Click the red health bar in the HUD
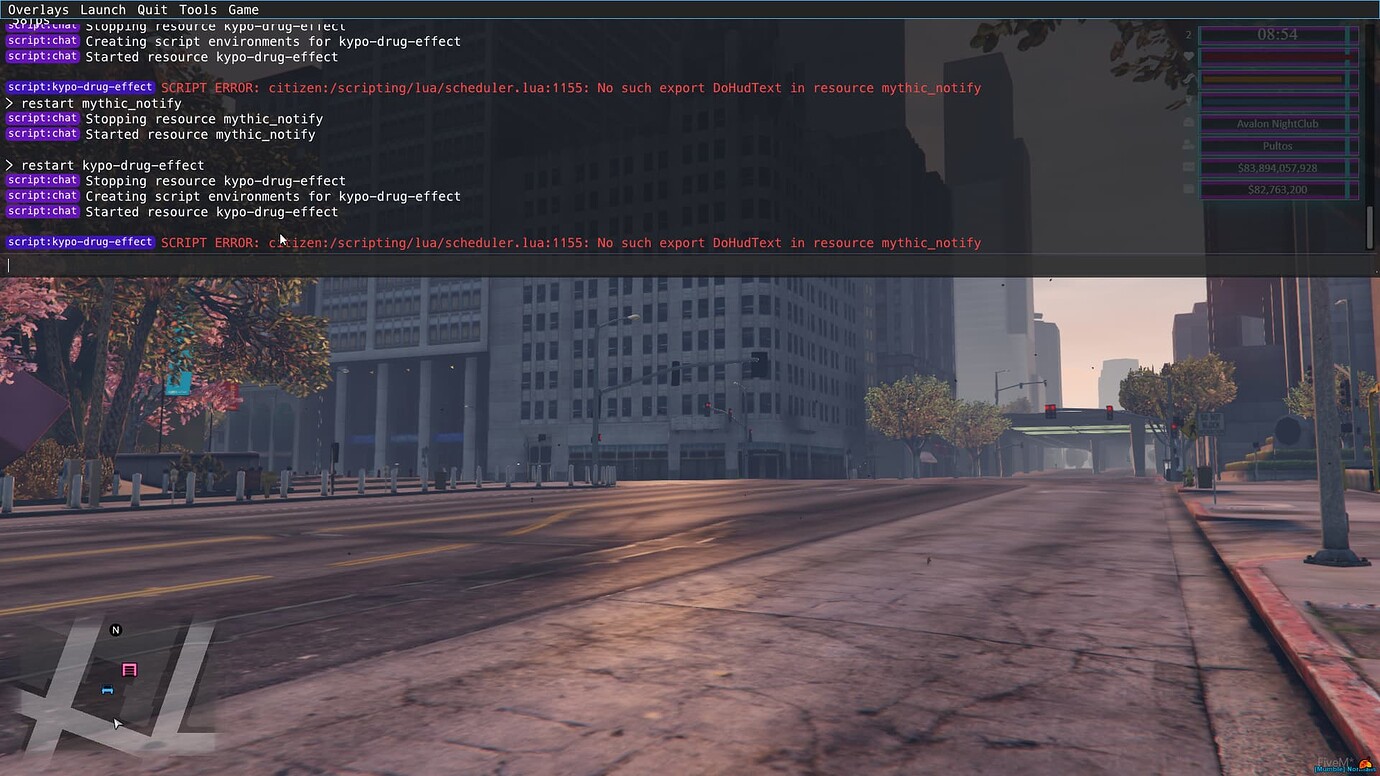The height and width of the screenshot is (776, 1380). pos(1278,57)
